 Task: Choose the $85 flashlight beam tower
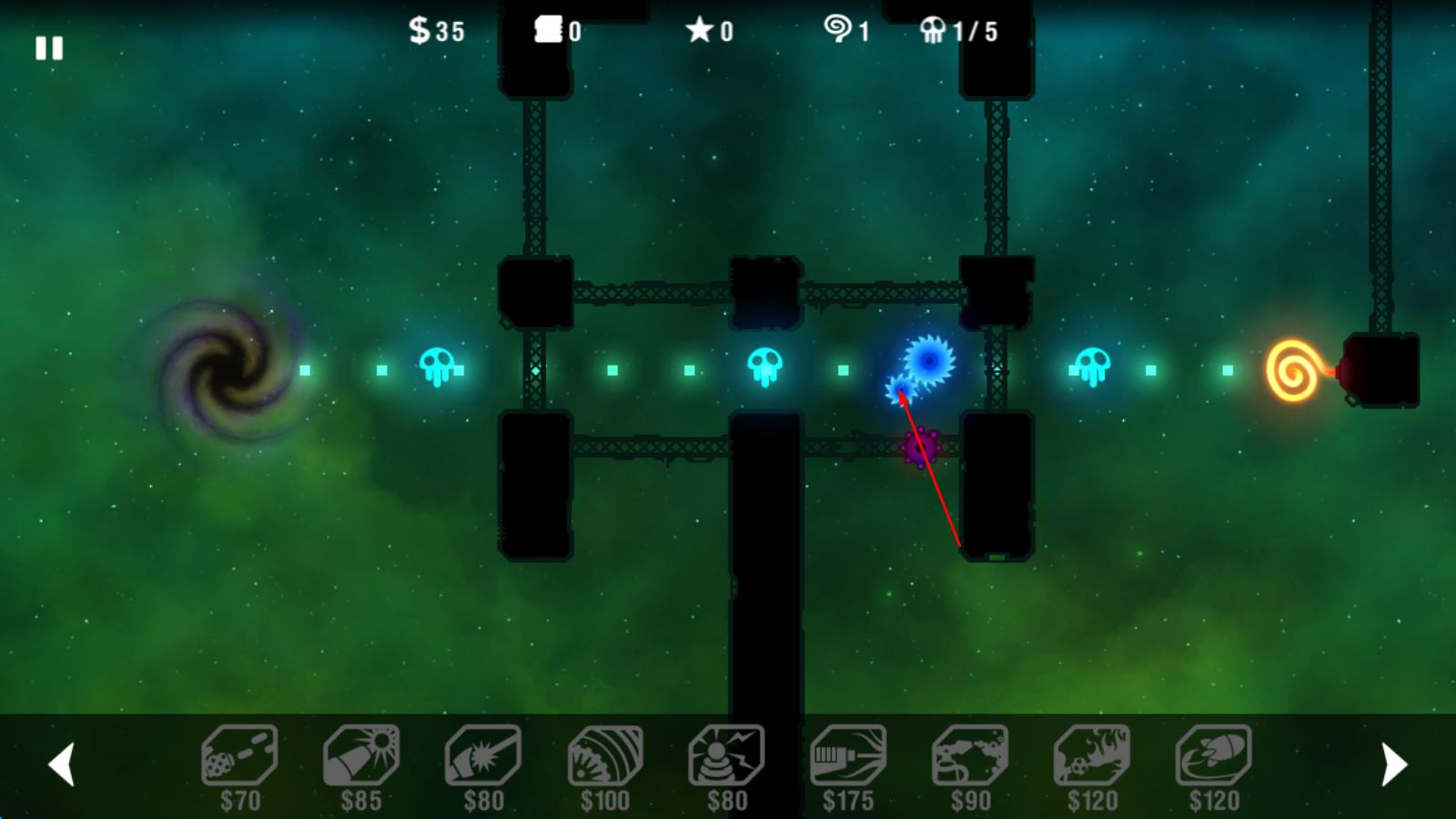click(x=361, y=756)
